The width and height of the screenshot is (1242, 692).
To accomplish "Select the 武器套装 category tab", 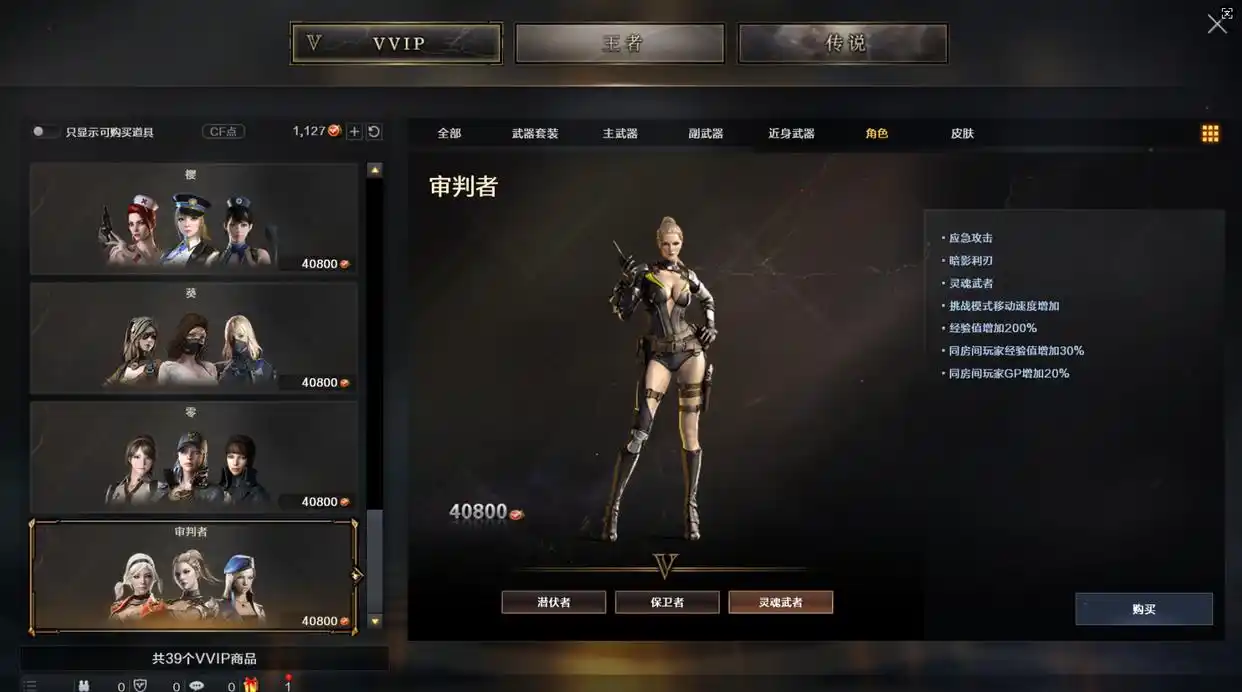I will click(x=535, y=134).
